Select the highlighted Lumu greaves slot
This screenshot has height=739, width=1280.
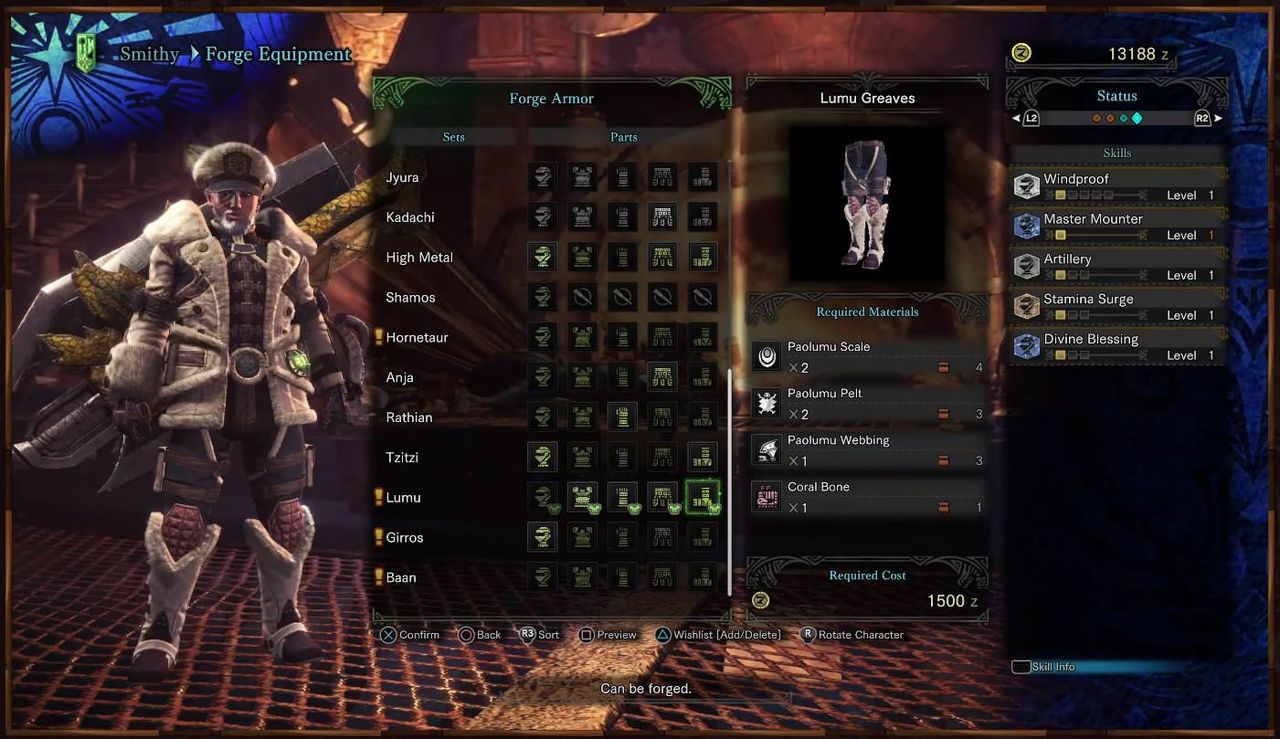(x=702, y=497)
